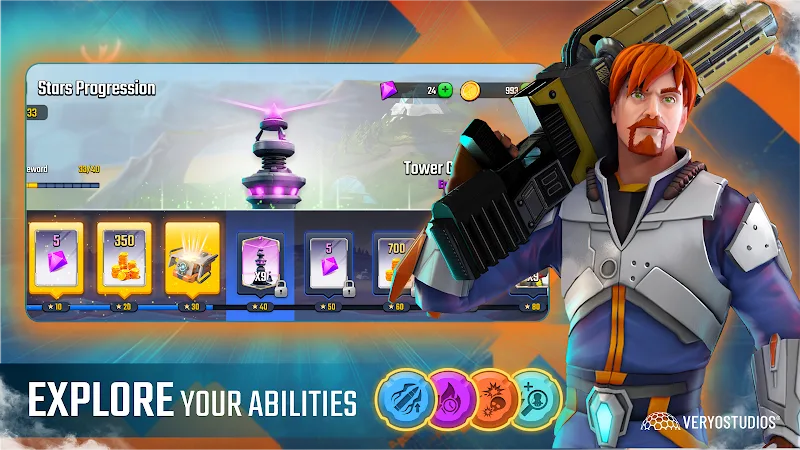This screenshot has height=450, width=800.
Task: Tap the green plus to buy gems
Action: coord(445,90)
